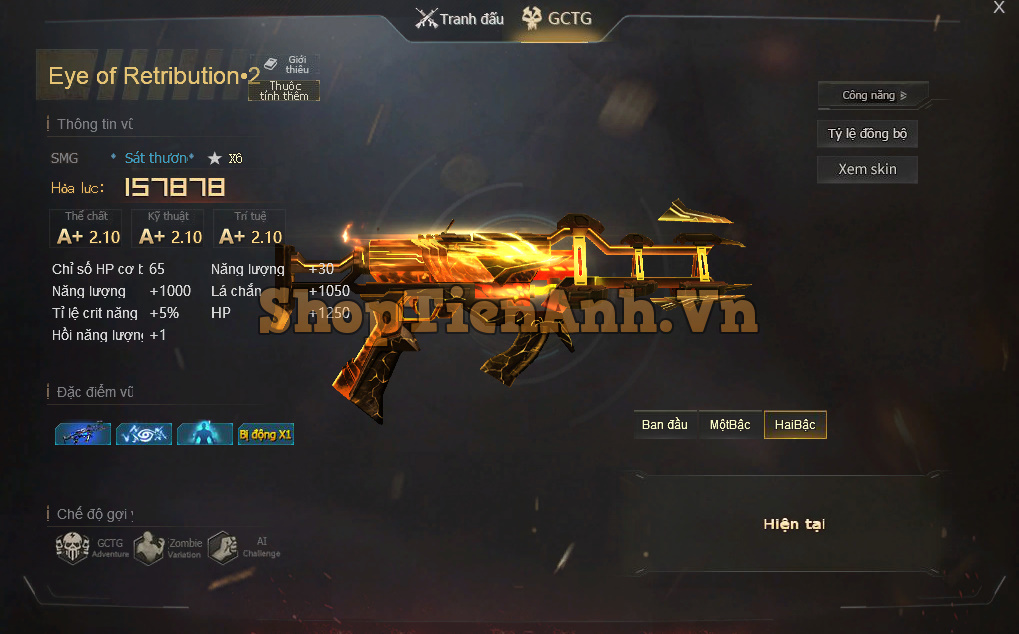Choose the Ban đầu tier
Viewport: 1019px width, 634px height.
665,425
